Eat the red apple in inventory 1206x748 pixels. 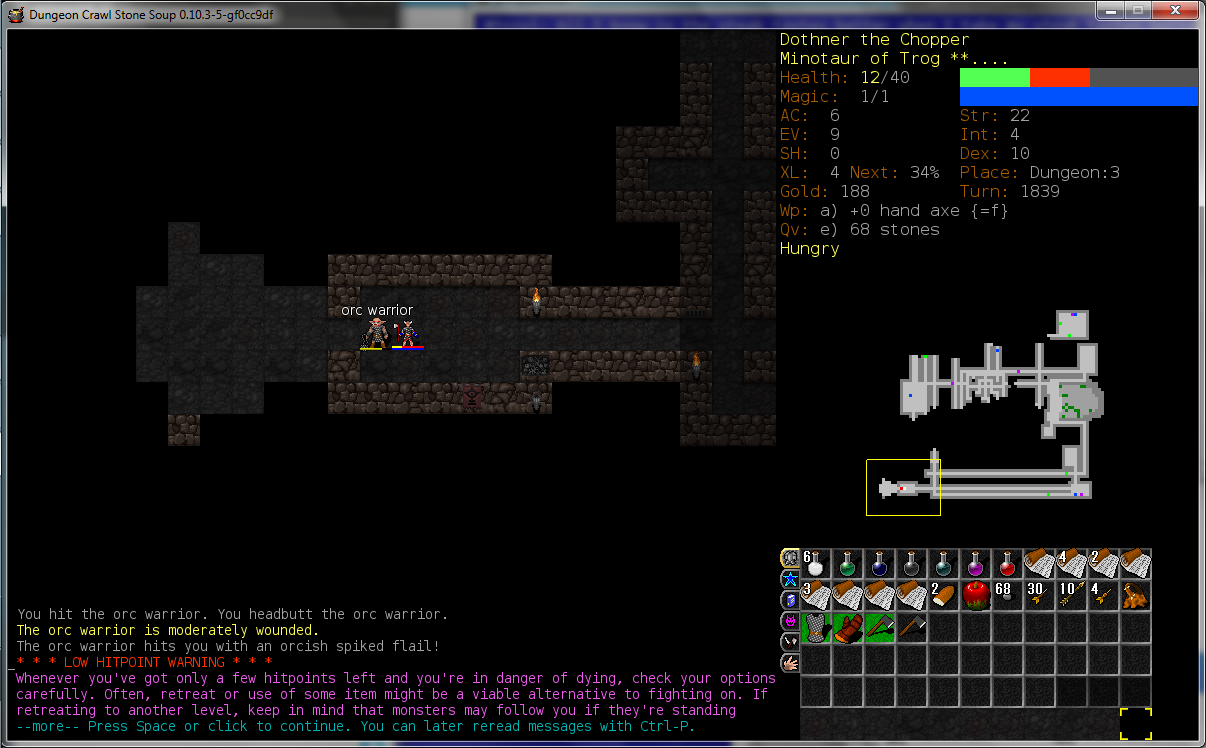pos(976,596)
